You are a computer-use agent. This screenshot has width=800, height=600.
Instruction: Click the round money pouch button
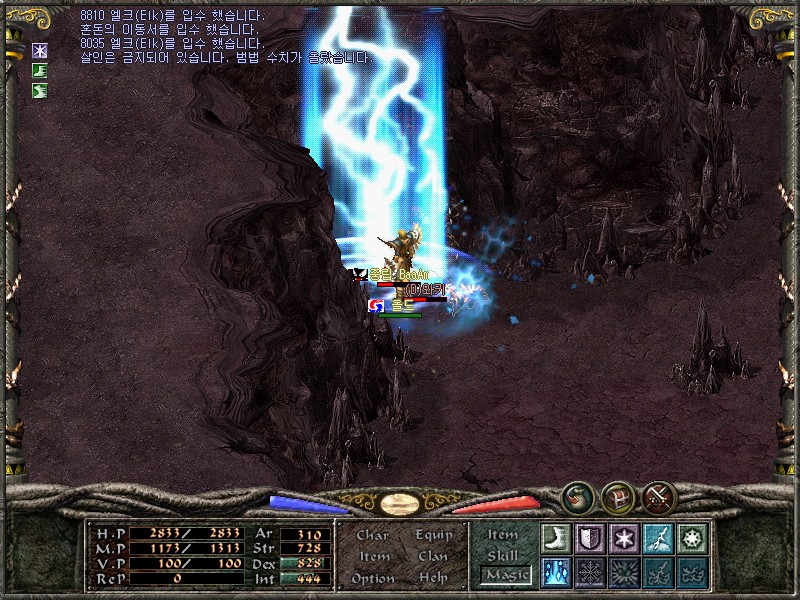[577, 496]
